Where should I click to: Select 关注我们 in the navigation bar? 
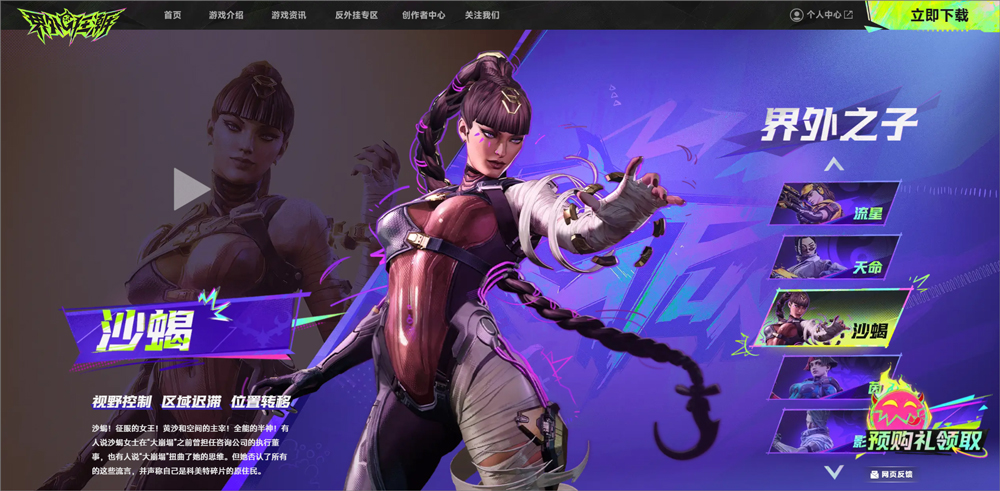(x=482, y=16)
